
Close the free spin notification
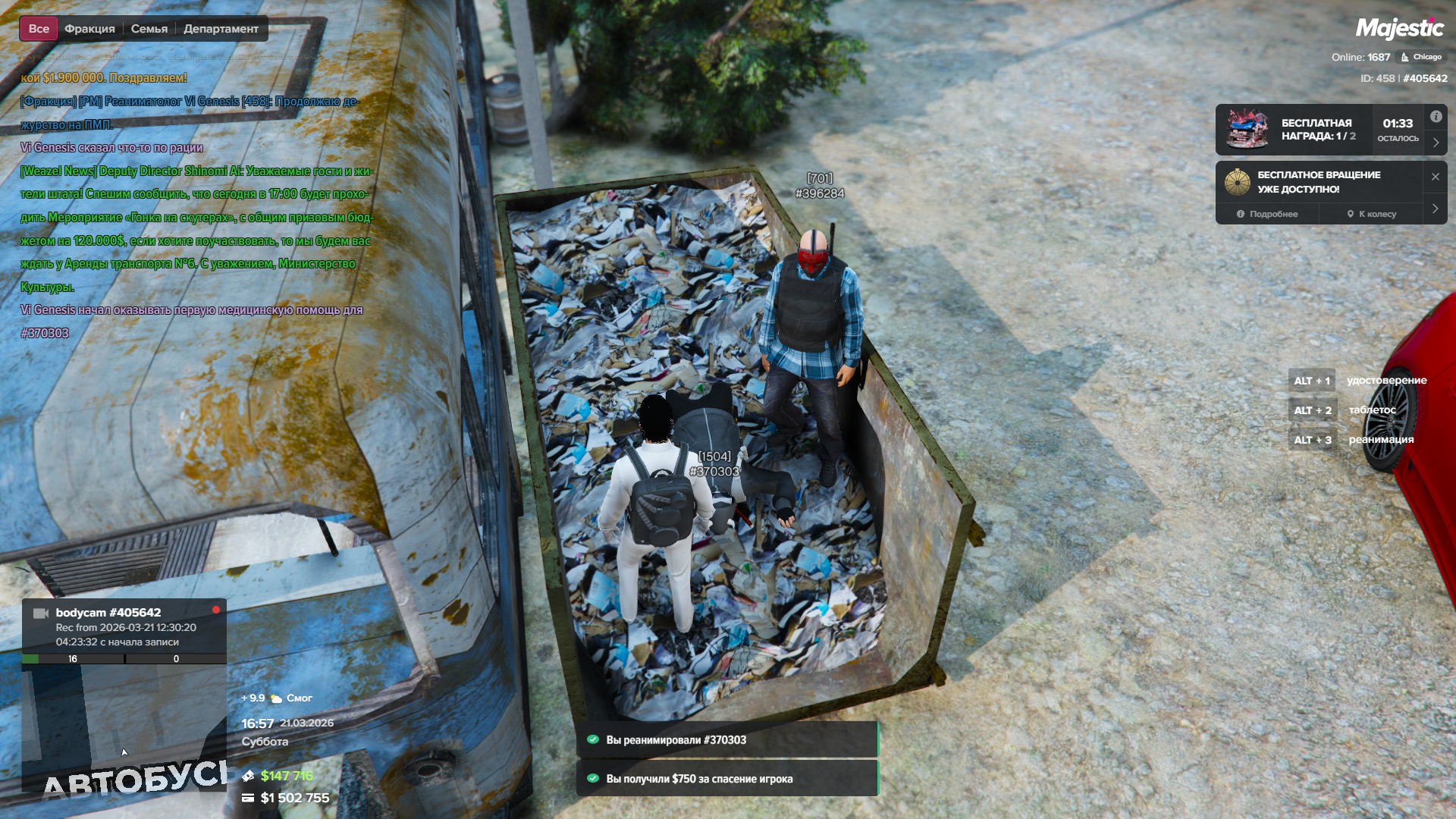pyautogui.click(x=1436, y=177)
